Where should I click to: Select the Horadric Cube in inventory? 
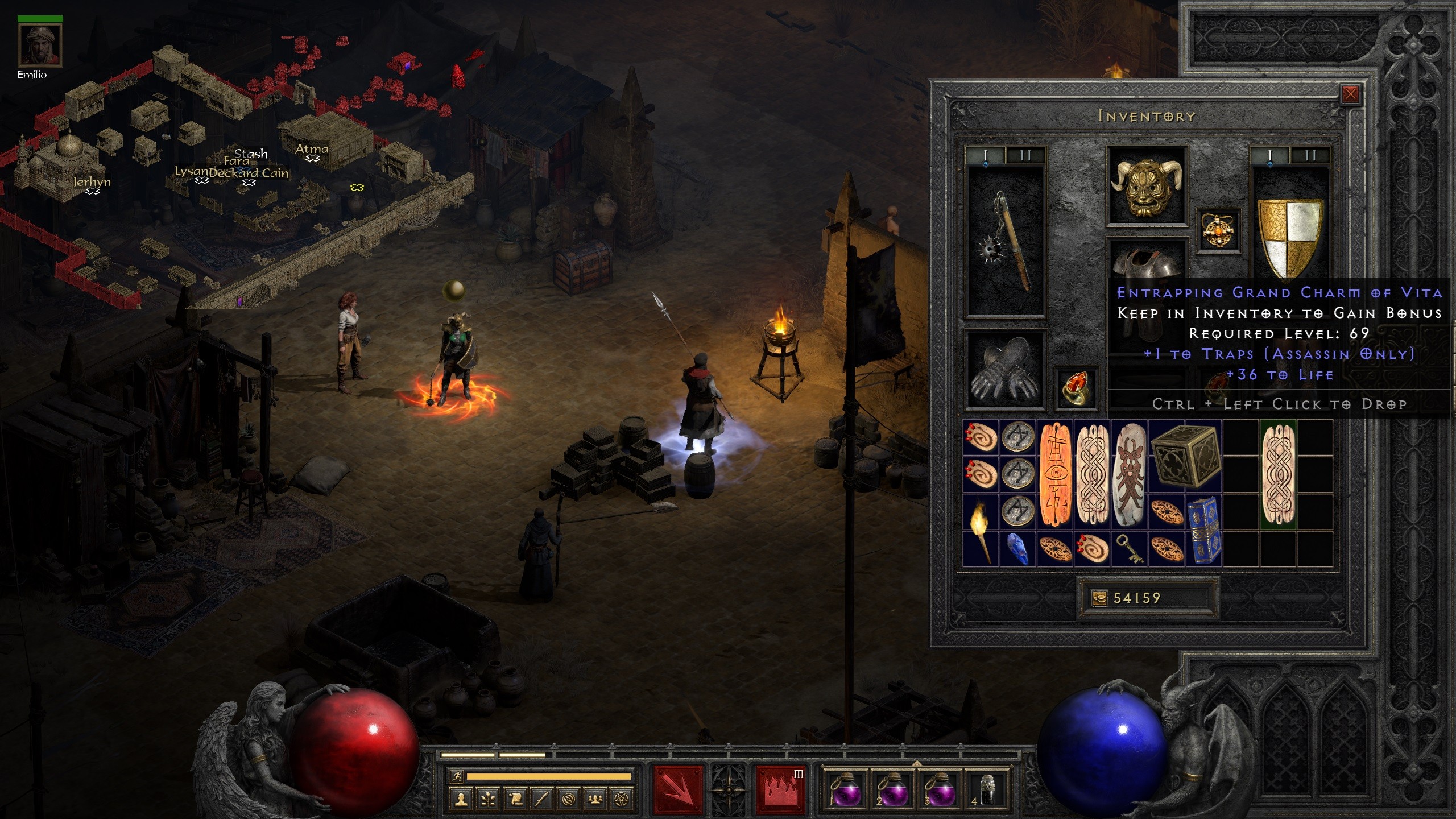1184,456
